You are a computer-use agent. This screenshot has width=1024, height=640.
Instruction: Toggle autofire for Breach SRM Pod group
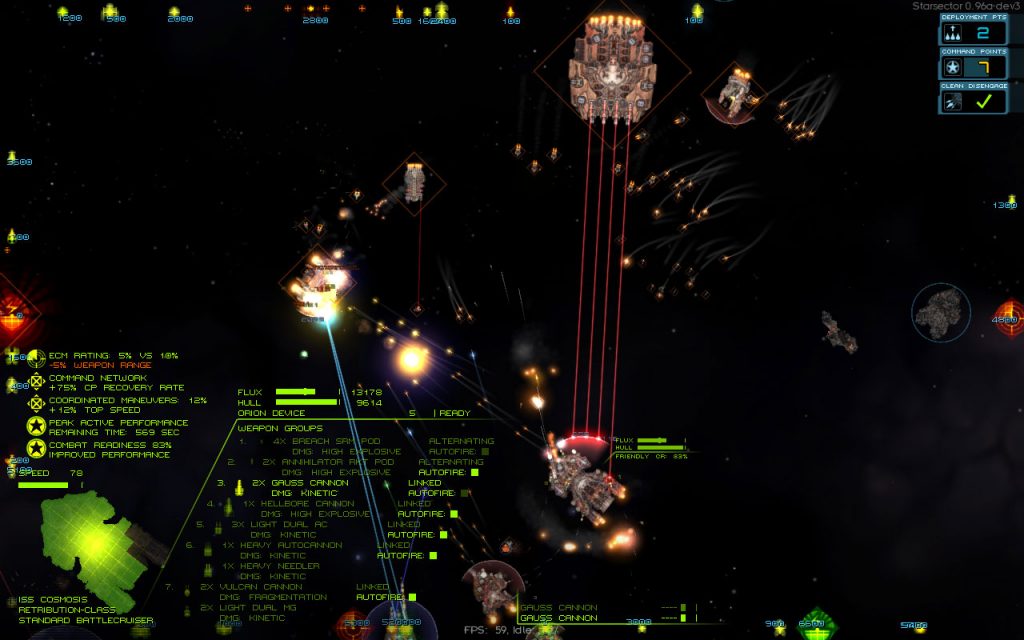486,451
